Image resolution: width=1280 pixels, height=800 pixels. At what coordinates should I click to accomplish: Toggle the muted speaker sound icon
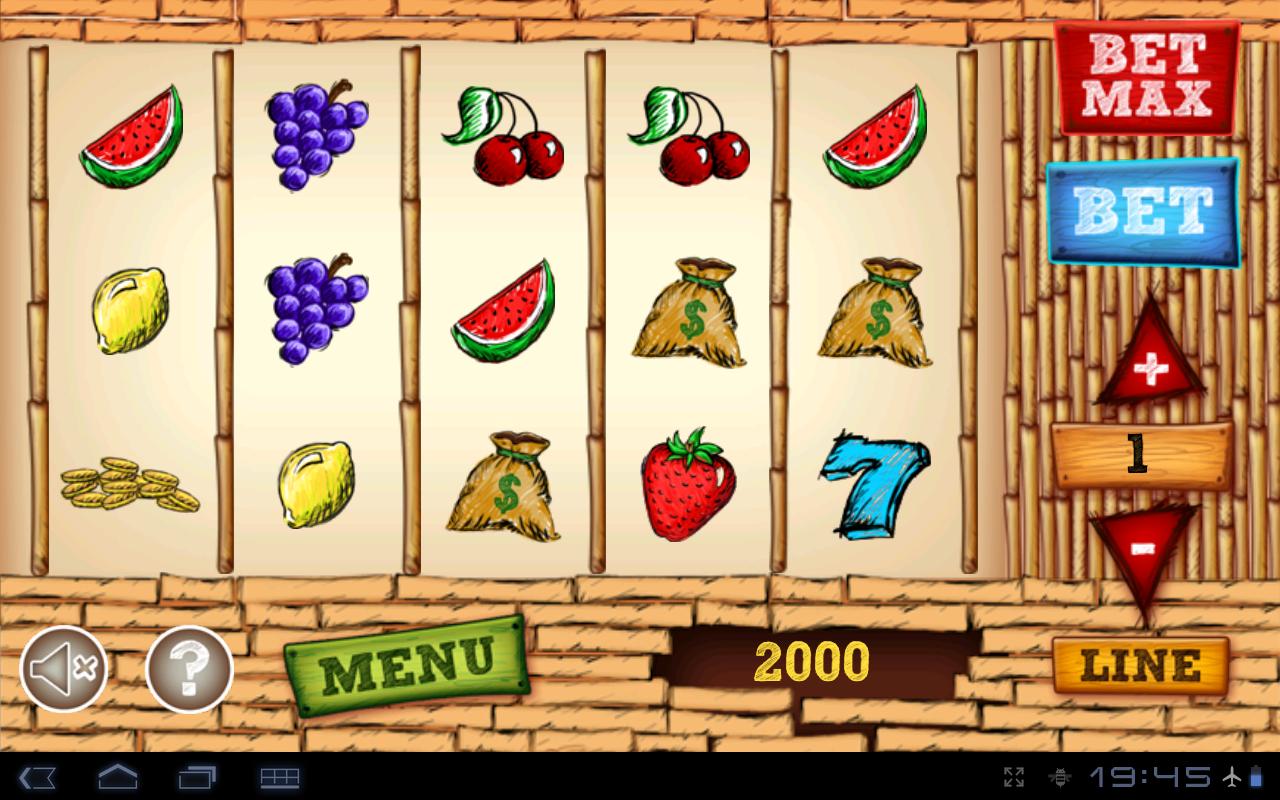[x=64, y=669]
